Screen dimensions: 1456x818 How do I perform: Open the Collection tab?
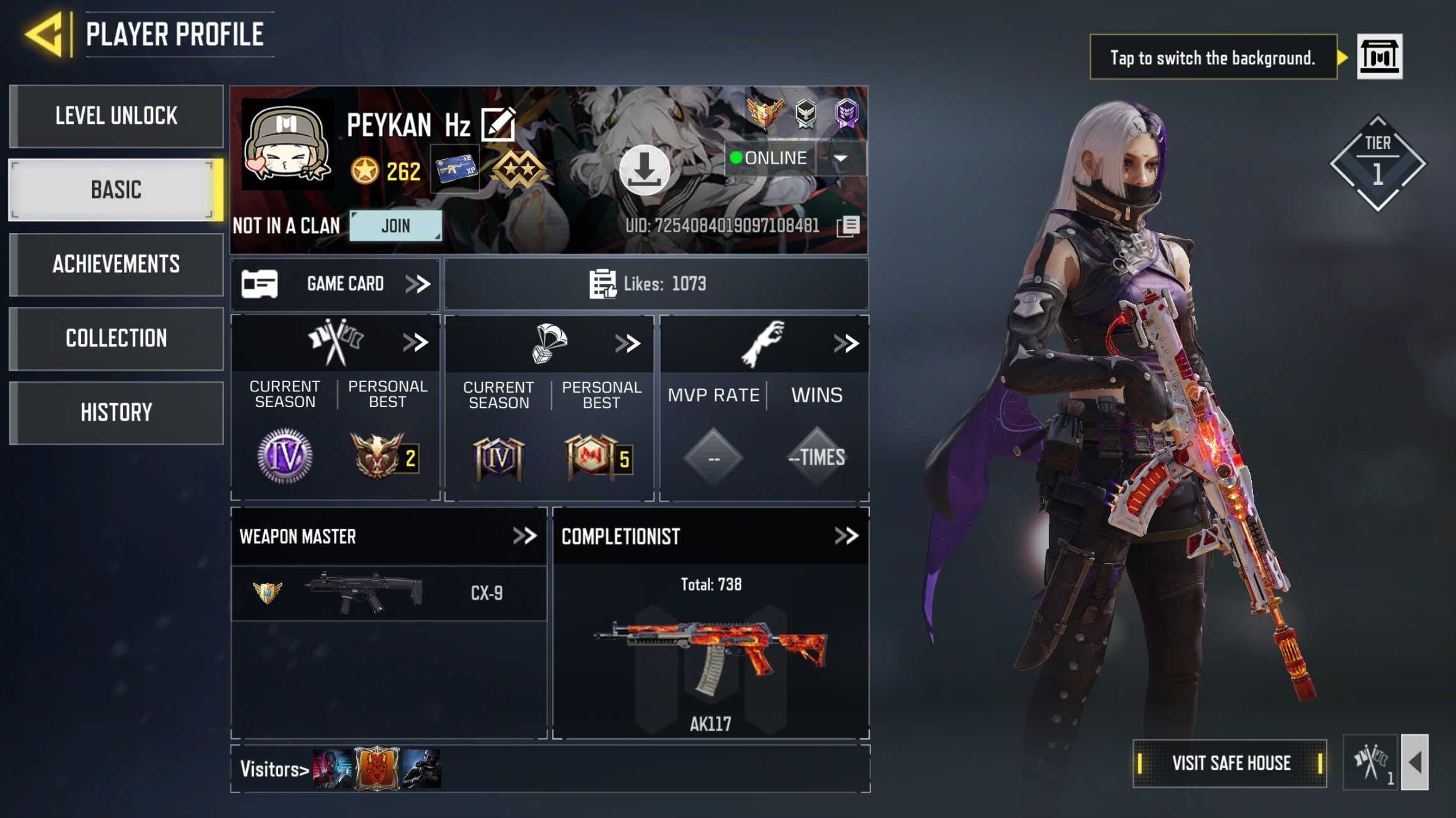(117, 338)
